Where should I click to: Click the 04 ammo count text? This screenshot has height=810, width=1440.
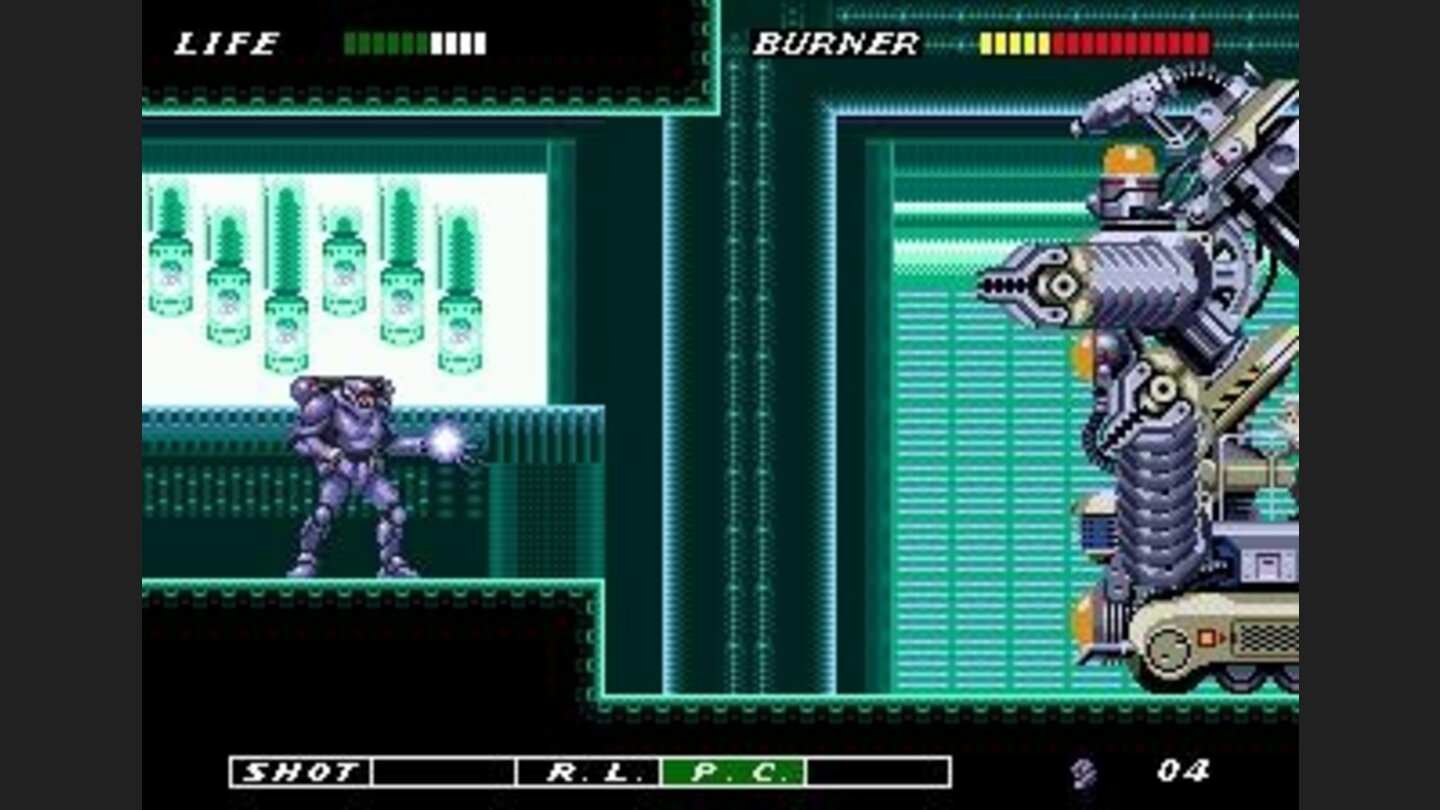pyautogui.click(x=1185, y=770)
